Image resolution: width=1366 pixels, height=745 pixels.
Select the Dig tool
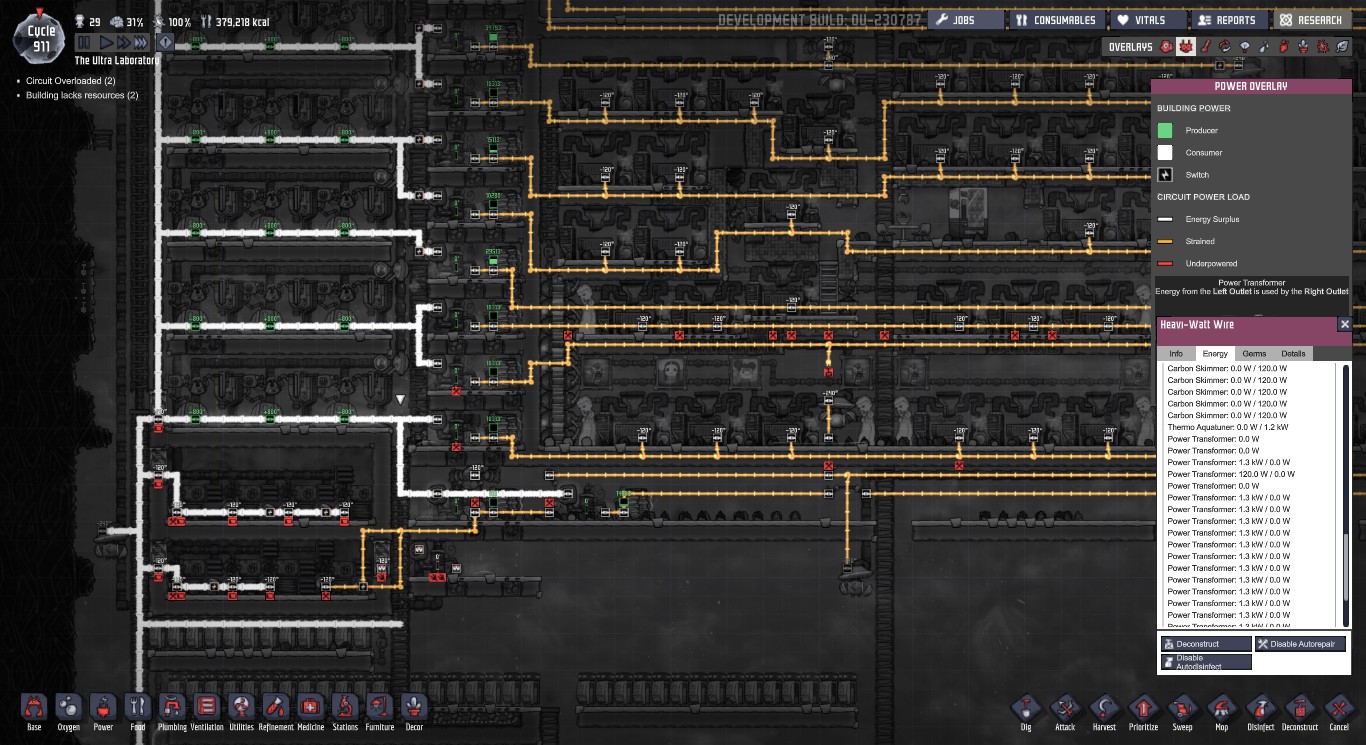[1025, 710]
